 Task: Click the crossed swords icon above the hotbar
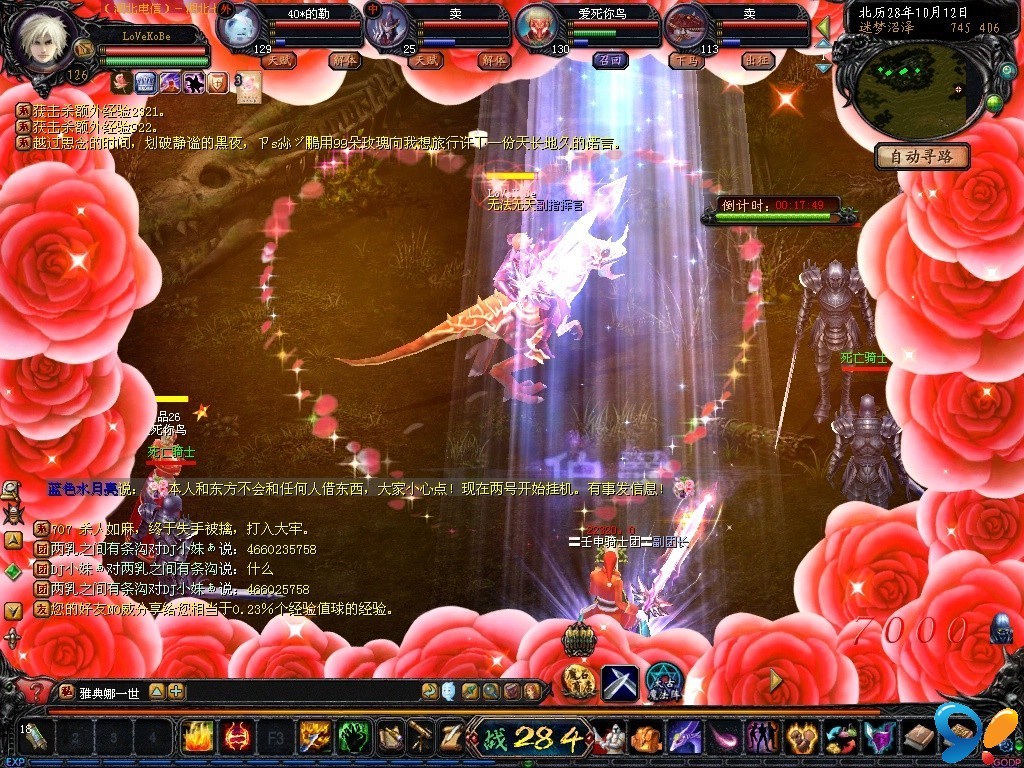coord(619,682)
